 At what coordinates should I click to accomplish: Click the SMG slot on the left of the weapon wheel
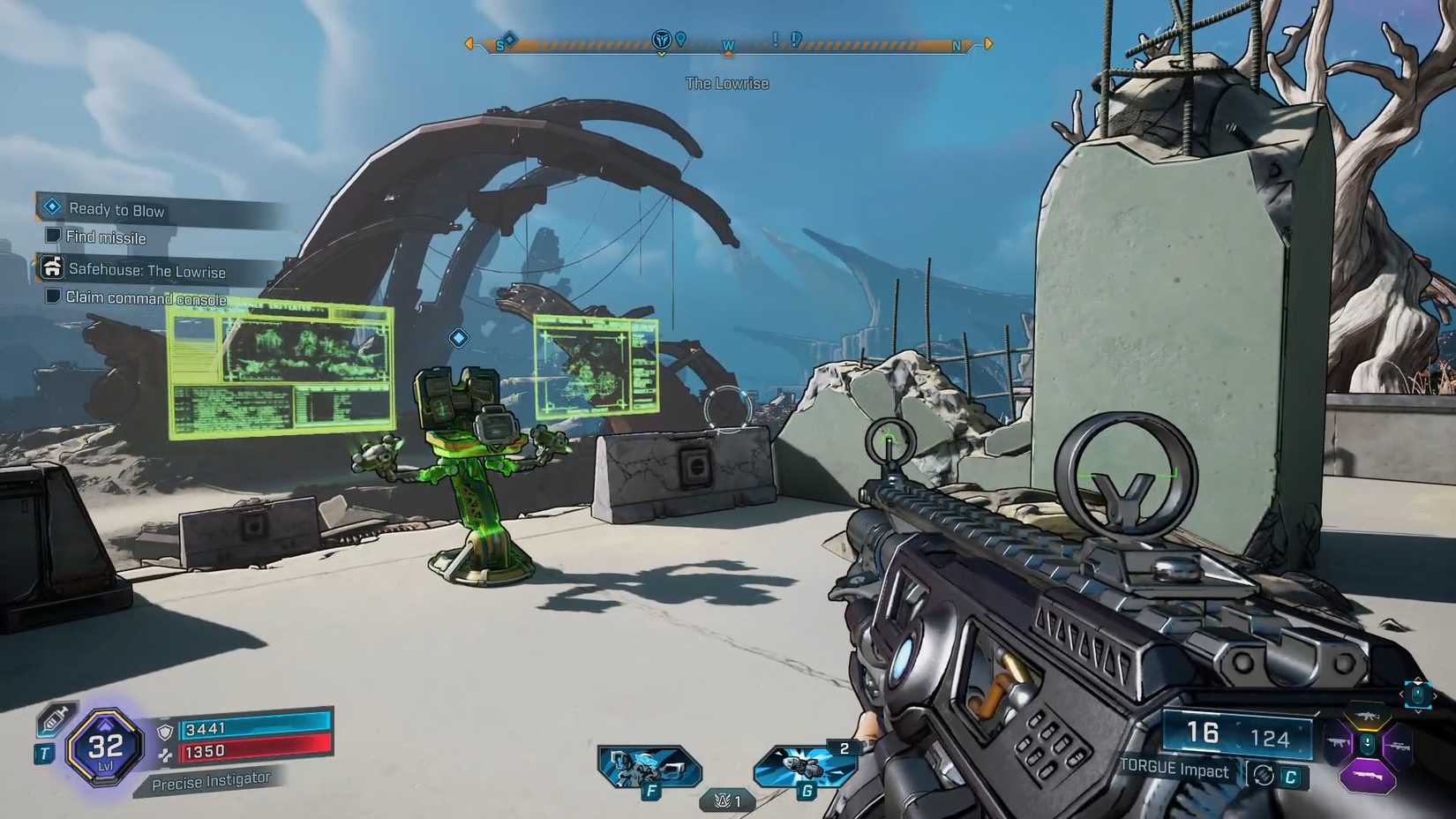(x=1337, y=741)
